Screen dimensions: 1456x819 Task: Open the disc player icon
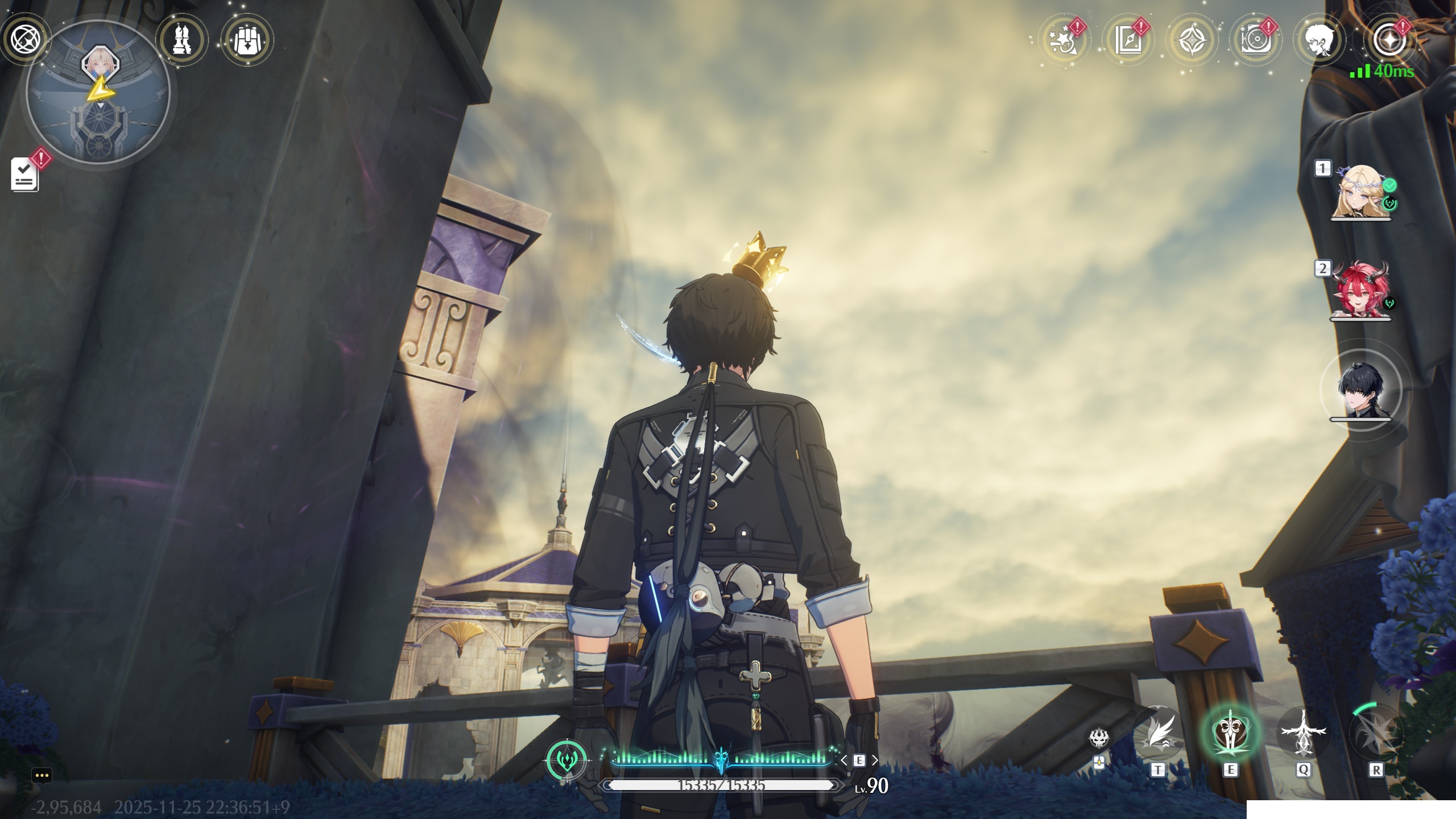(1255, 41)
